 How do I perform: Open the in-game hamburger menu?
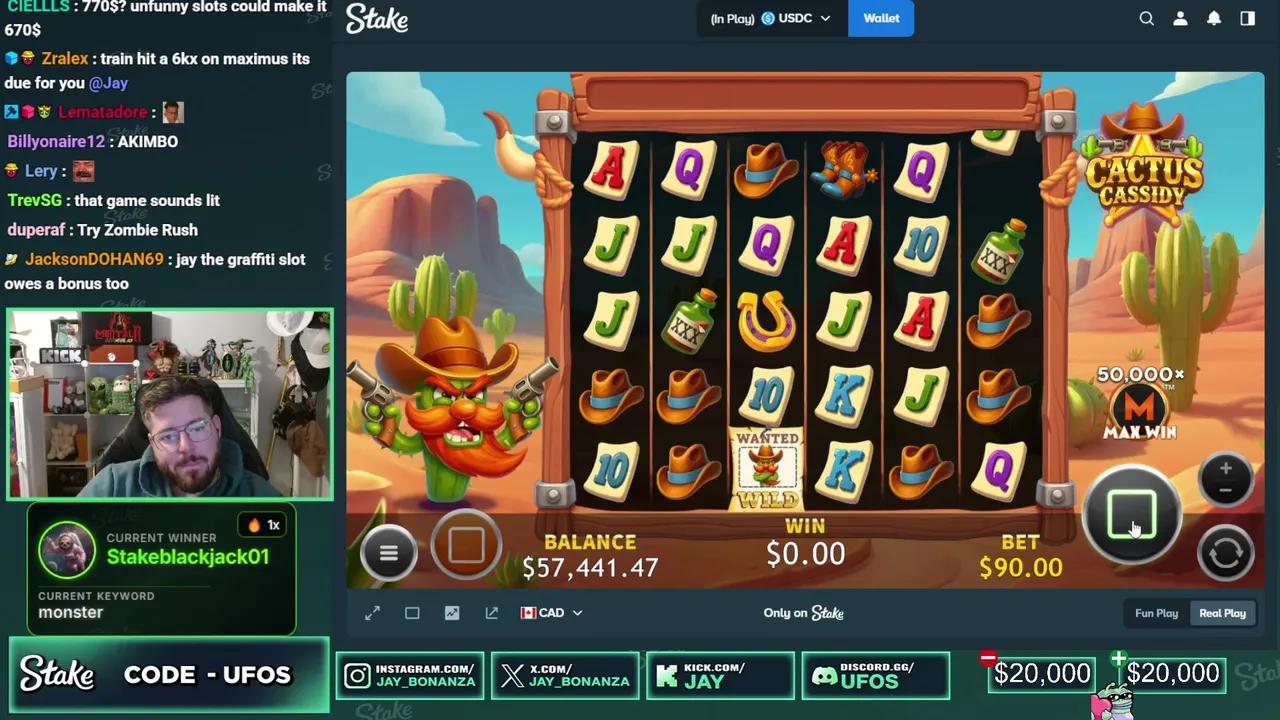[x=389, y=552]
